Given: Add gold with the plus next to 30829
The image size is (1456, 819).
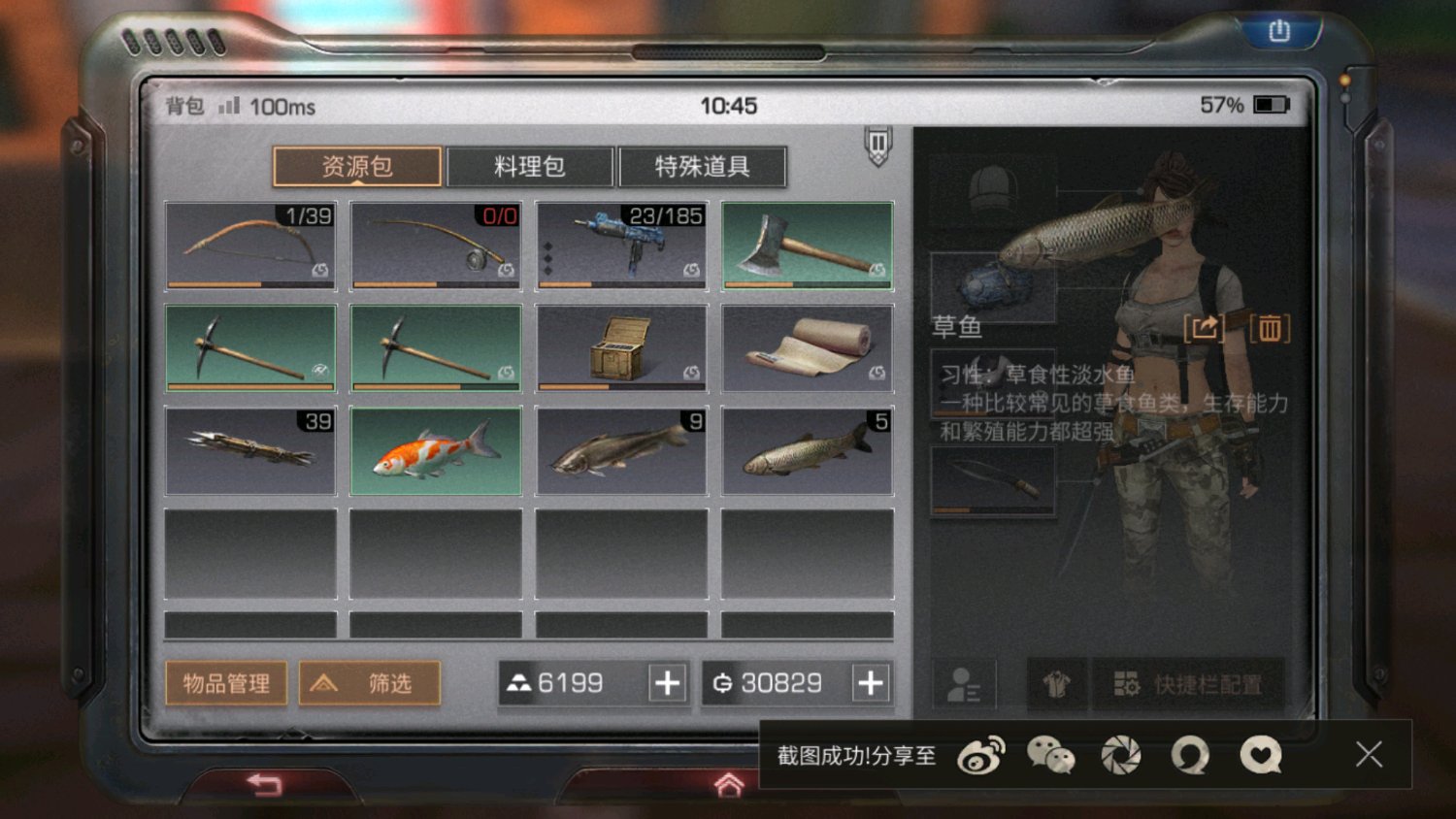Looking at the screenshot, I should 871,683.
